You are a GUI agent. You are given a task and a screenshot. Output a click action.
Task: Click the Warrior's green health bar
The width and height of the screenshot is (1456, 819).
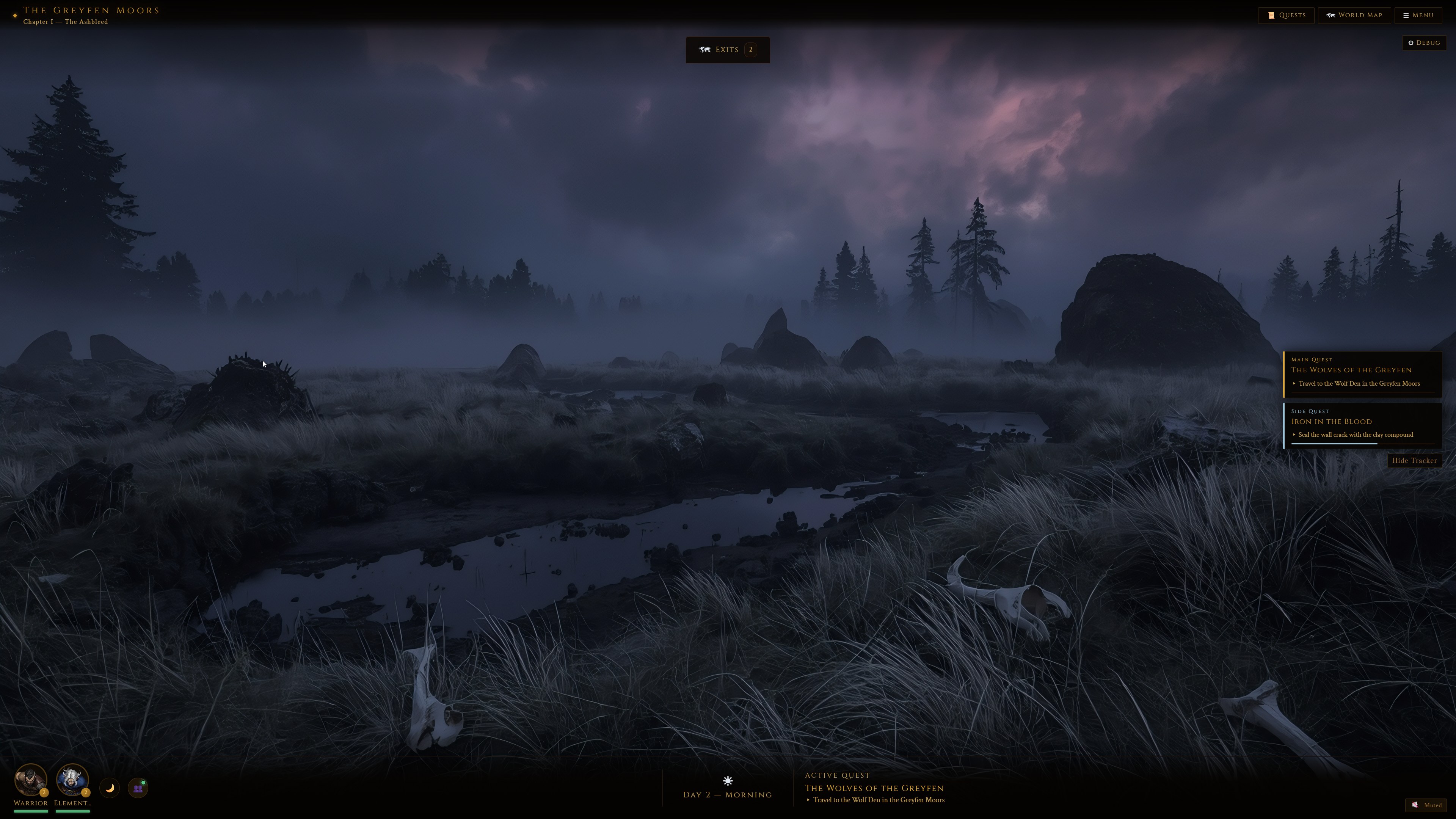pos(31,812)
